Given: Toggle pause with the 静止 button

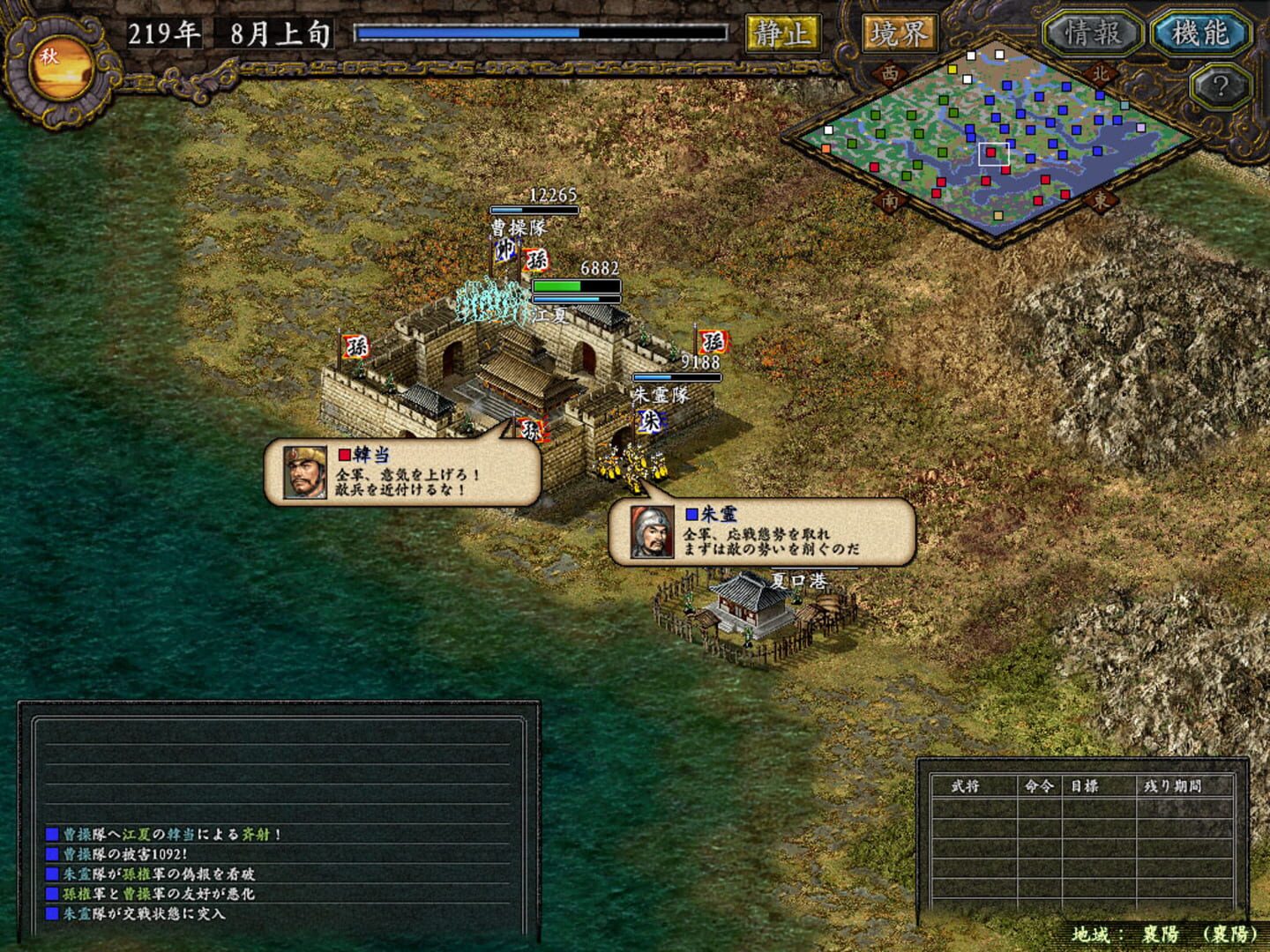Looking at the screenshot, I should pyautogui.click(x=781, y=33).
